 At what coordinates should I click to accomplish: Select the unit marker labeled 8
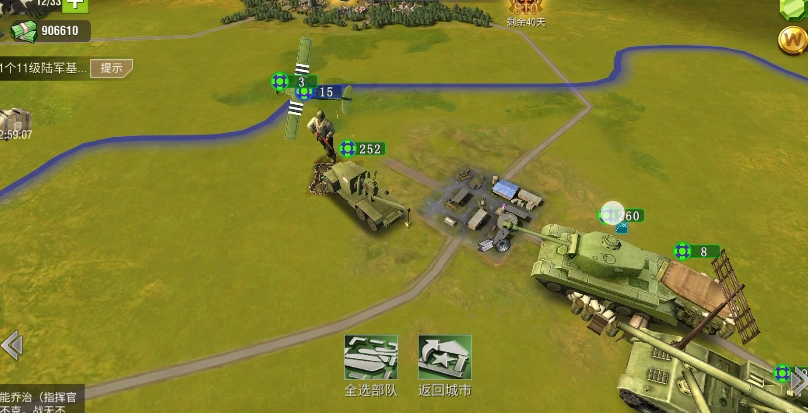(695, 251)
